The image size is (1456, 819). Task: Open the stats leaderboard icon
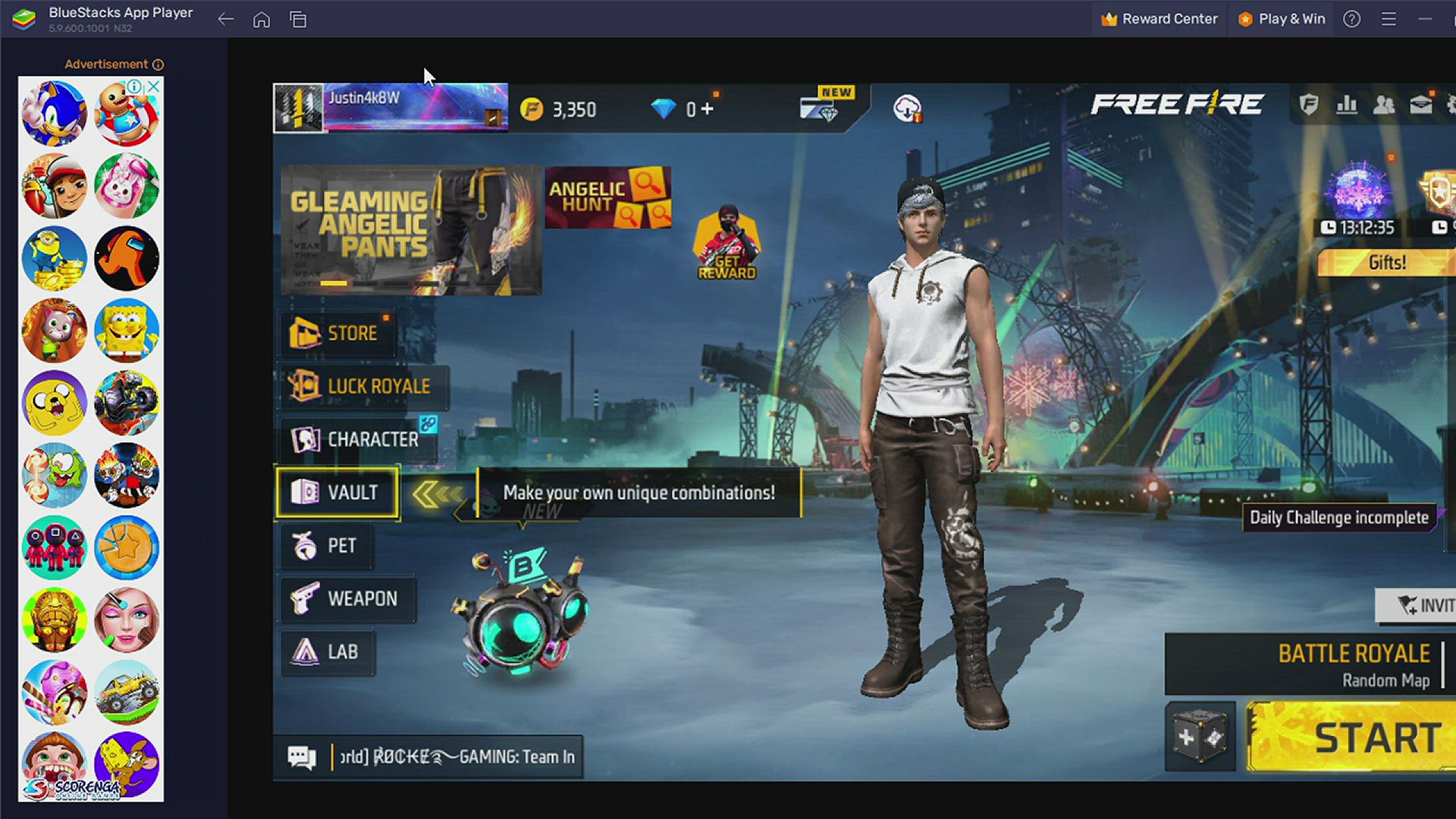1347,105
